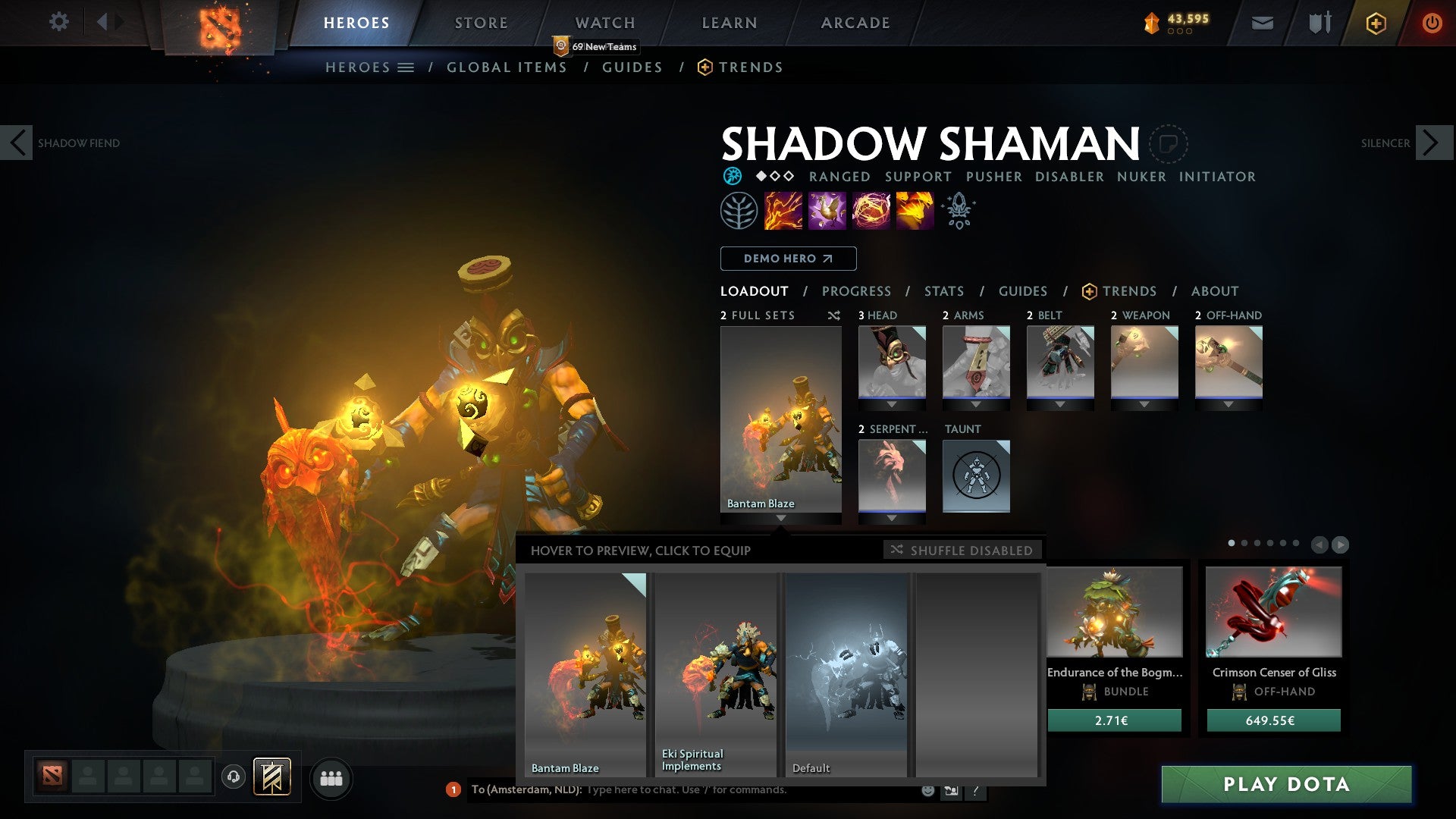Click the SHUFFLE DISABLED toggle
Image resolution: width=1456 pixels, height=819 pixels.
pos(963,551)
